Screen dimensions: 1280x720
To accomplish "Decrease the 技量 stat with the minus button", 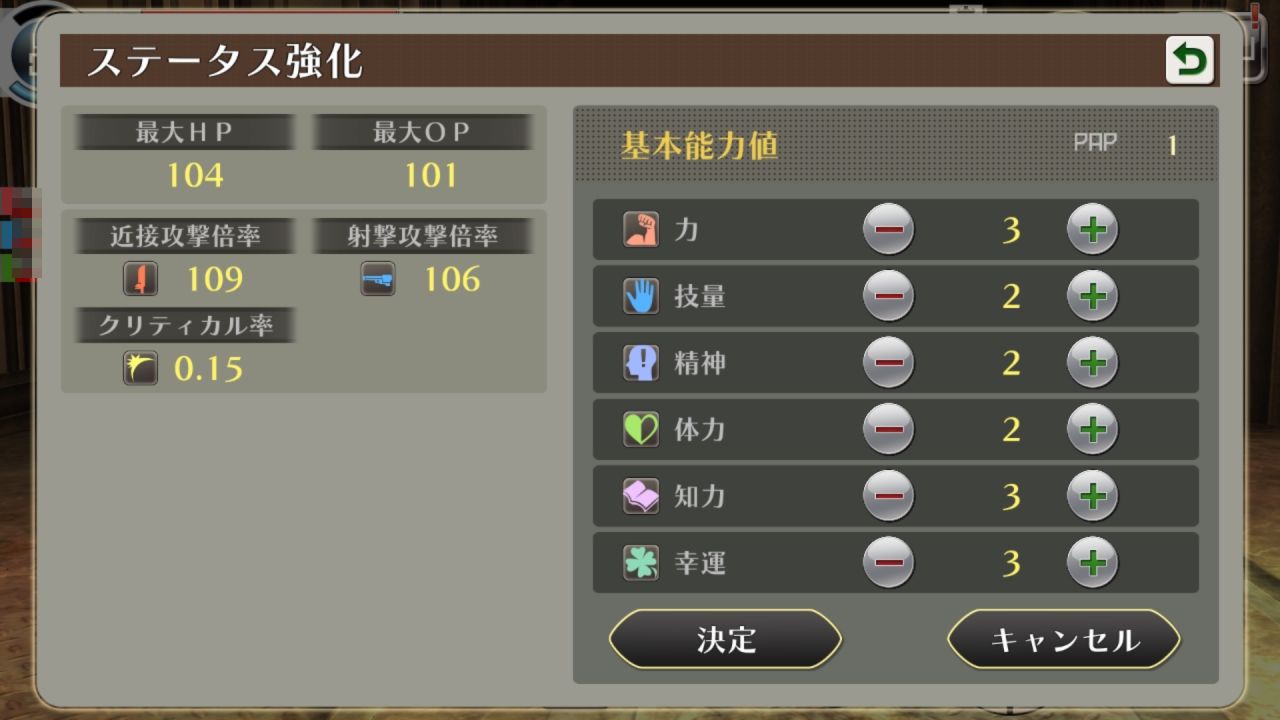I will pos(889,296).
